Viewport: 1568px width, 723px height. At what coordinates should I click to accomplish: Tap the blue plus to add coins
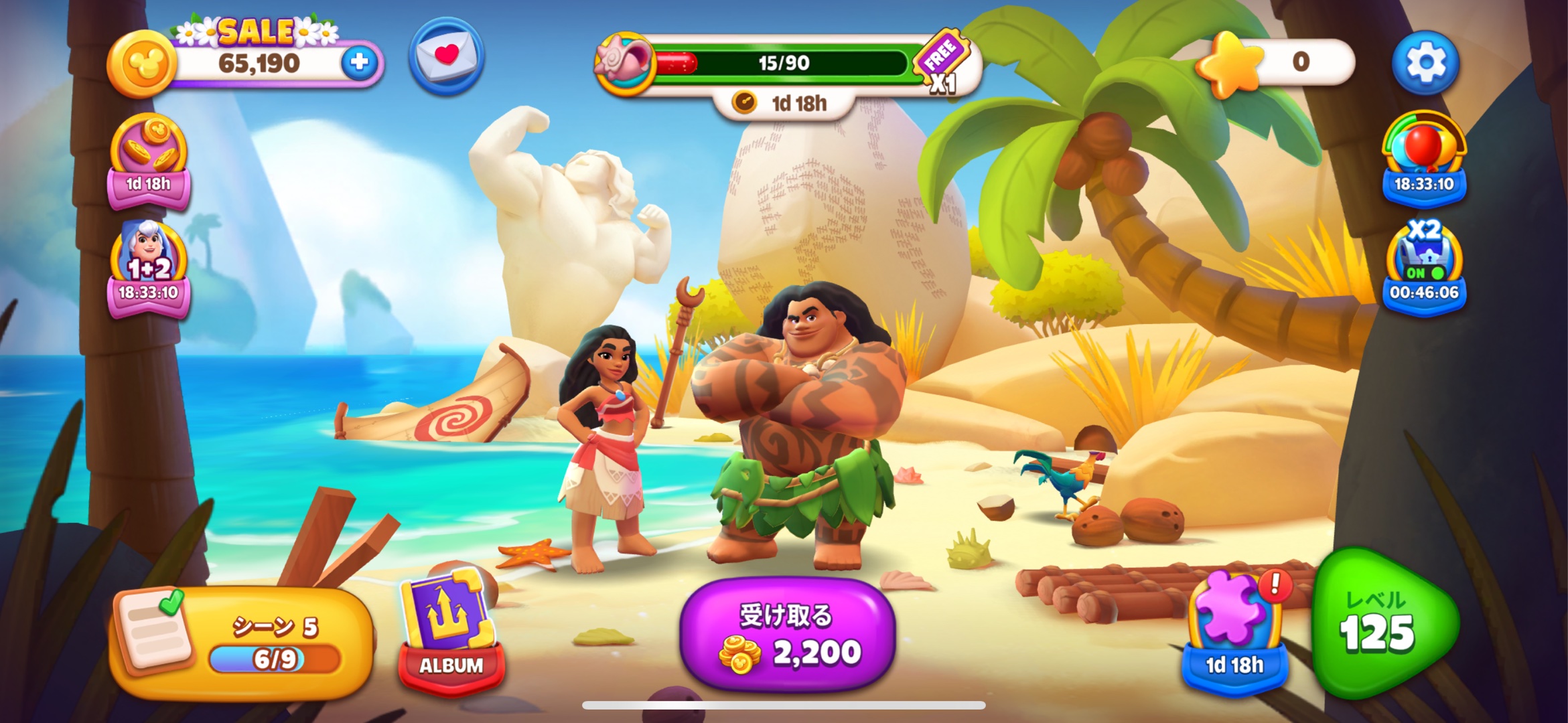click(360, 62)
